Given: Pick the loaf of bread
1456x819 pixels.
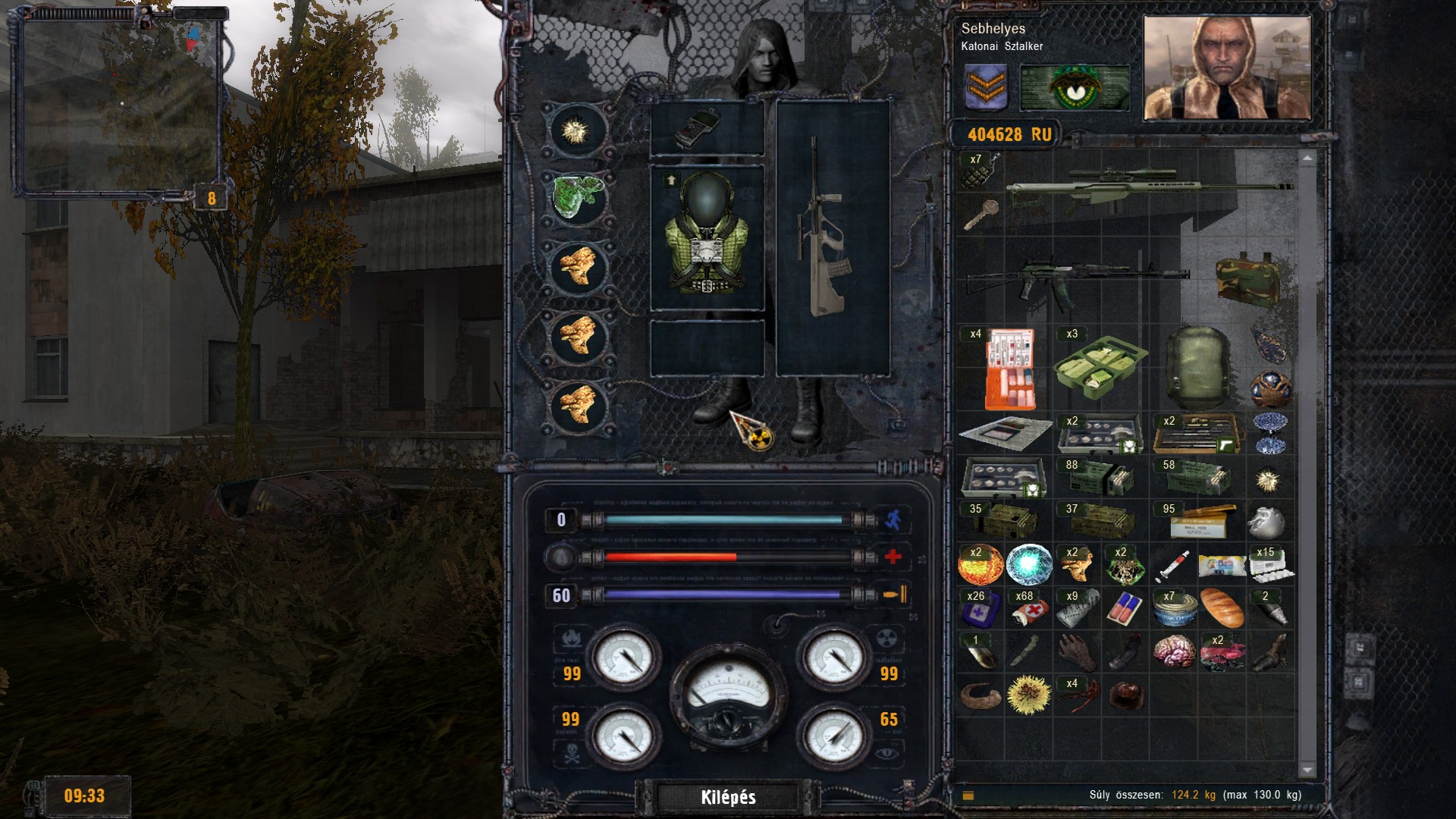Looking at the screenshot, I should coord(1222,607).
